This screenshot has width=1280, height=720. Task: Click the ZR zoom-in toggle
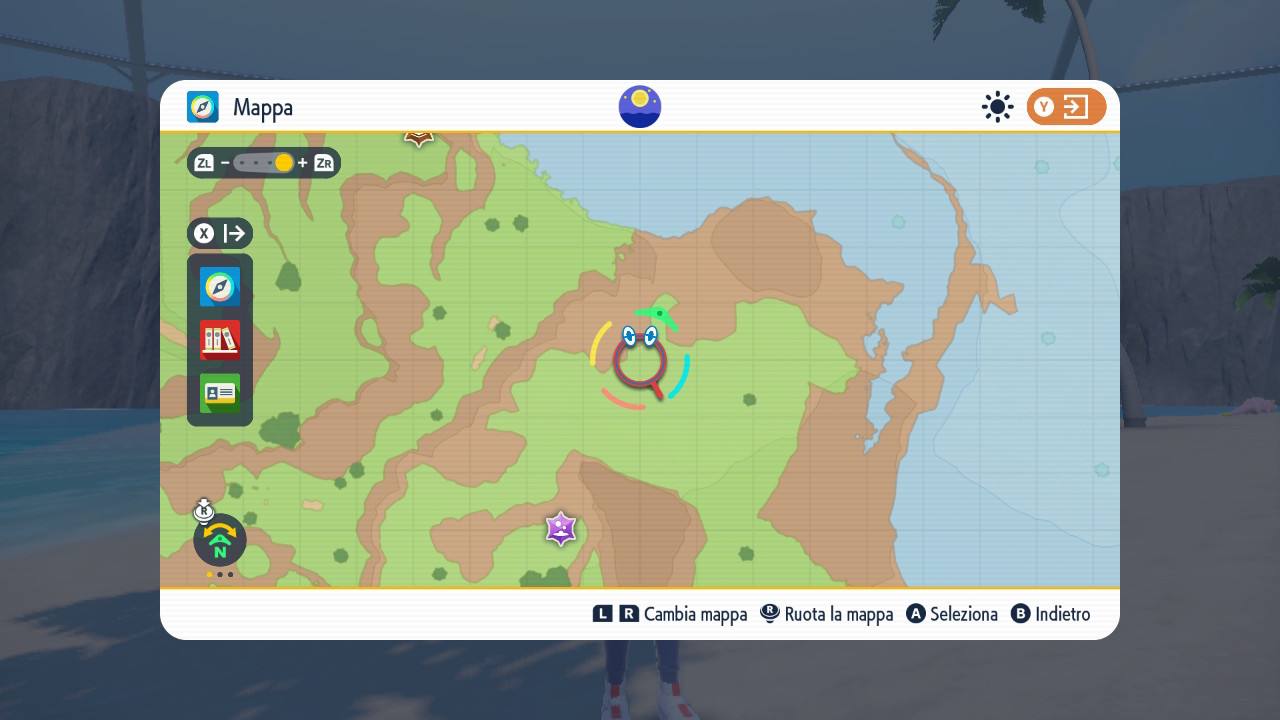point(322,162)
